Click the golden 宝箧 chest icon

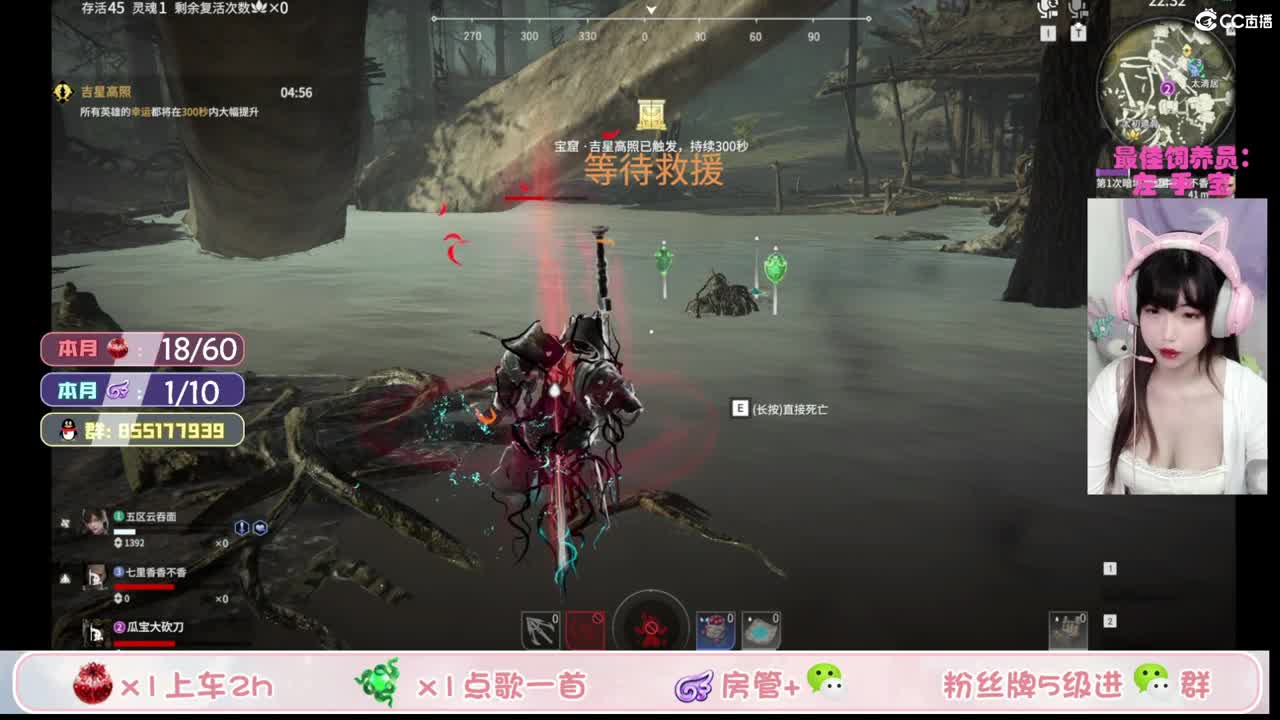(x=650, y=112)
